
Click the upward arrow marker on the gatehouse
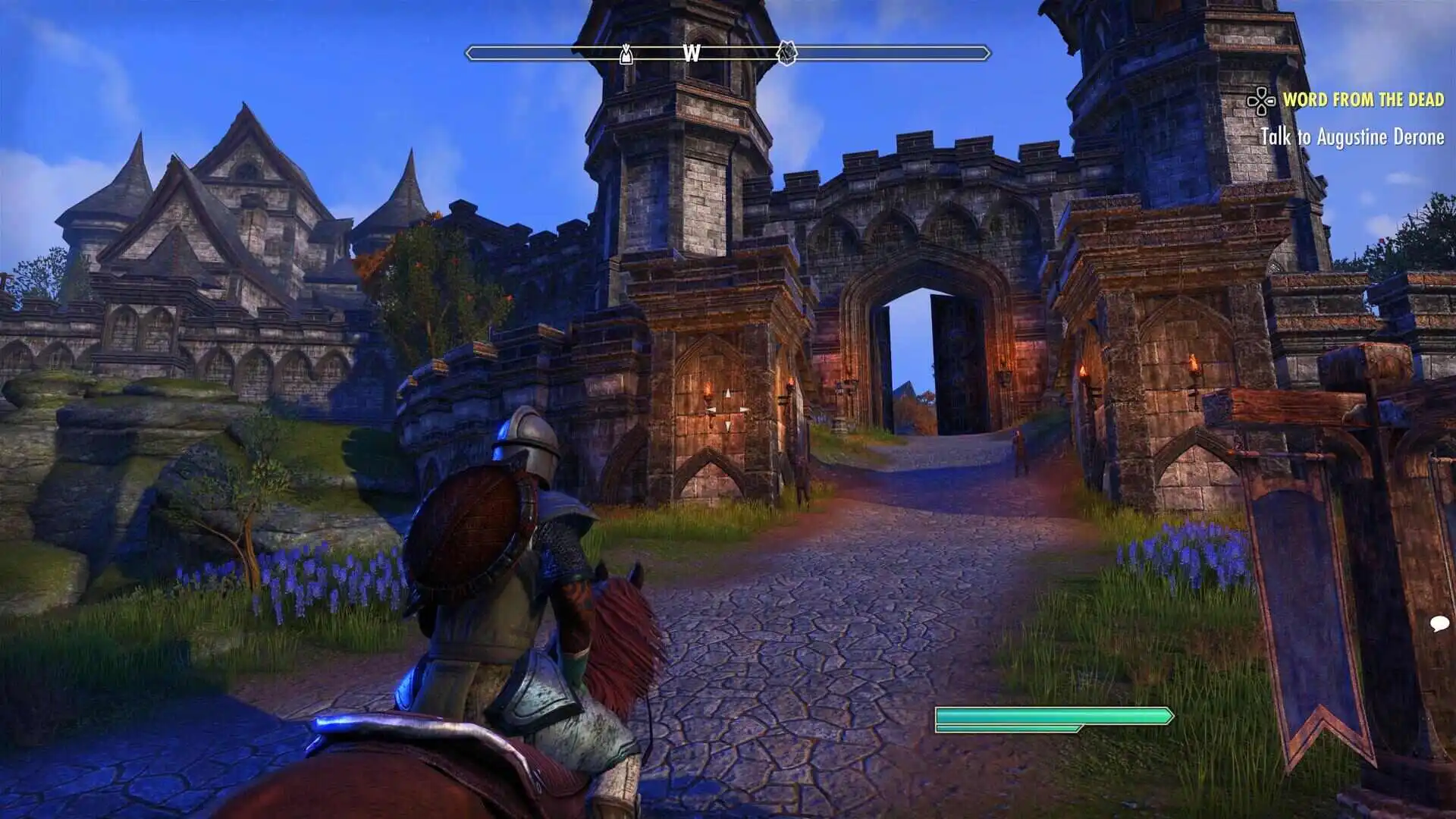pos(728,393)
